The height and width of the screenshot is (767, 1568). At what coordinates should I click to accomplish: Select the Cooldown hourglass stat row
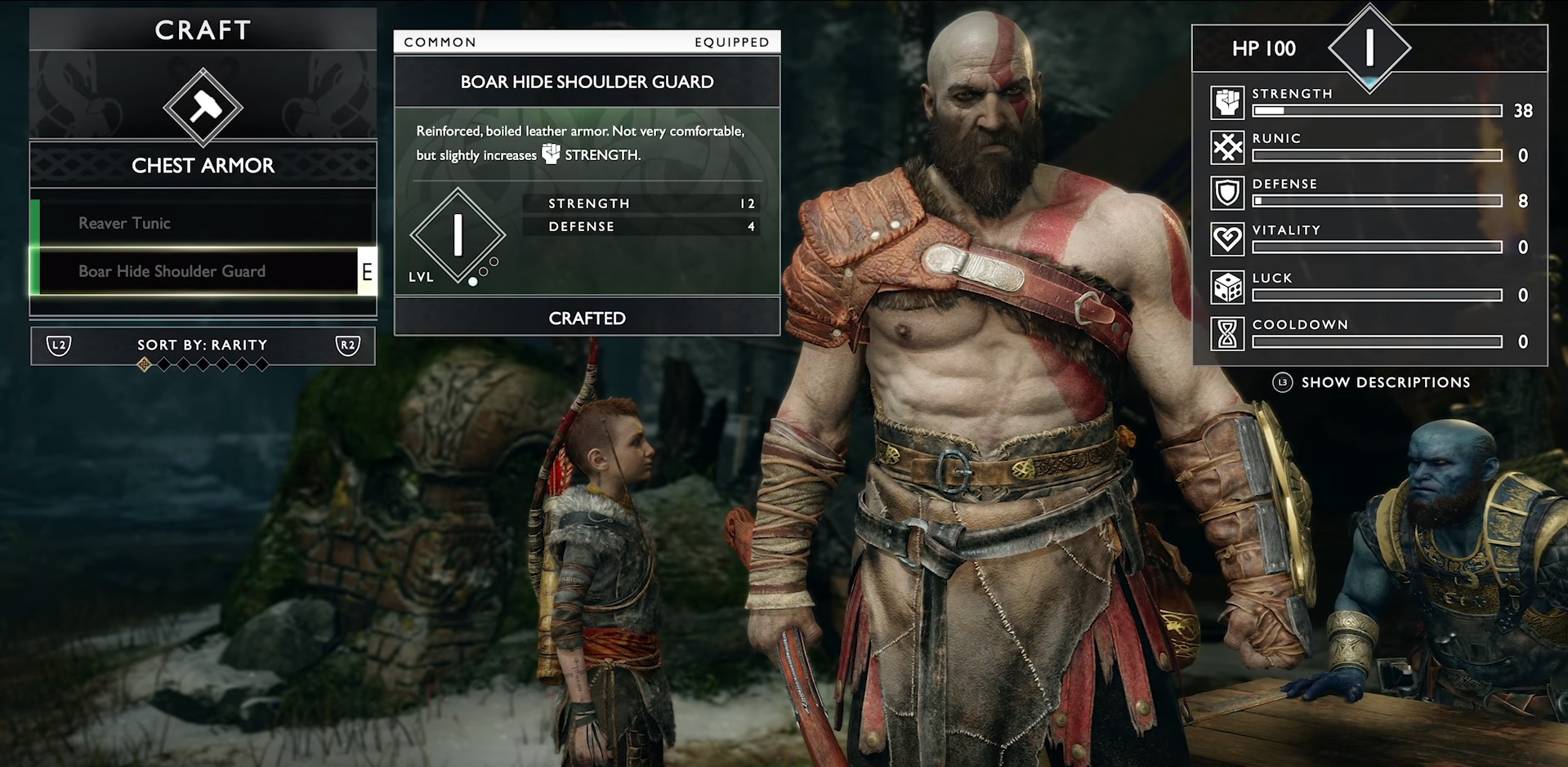[x=1371, y=333]
